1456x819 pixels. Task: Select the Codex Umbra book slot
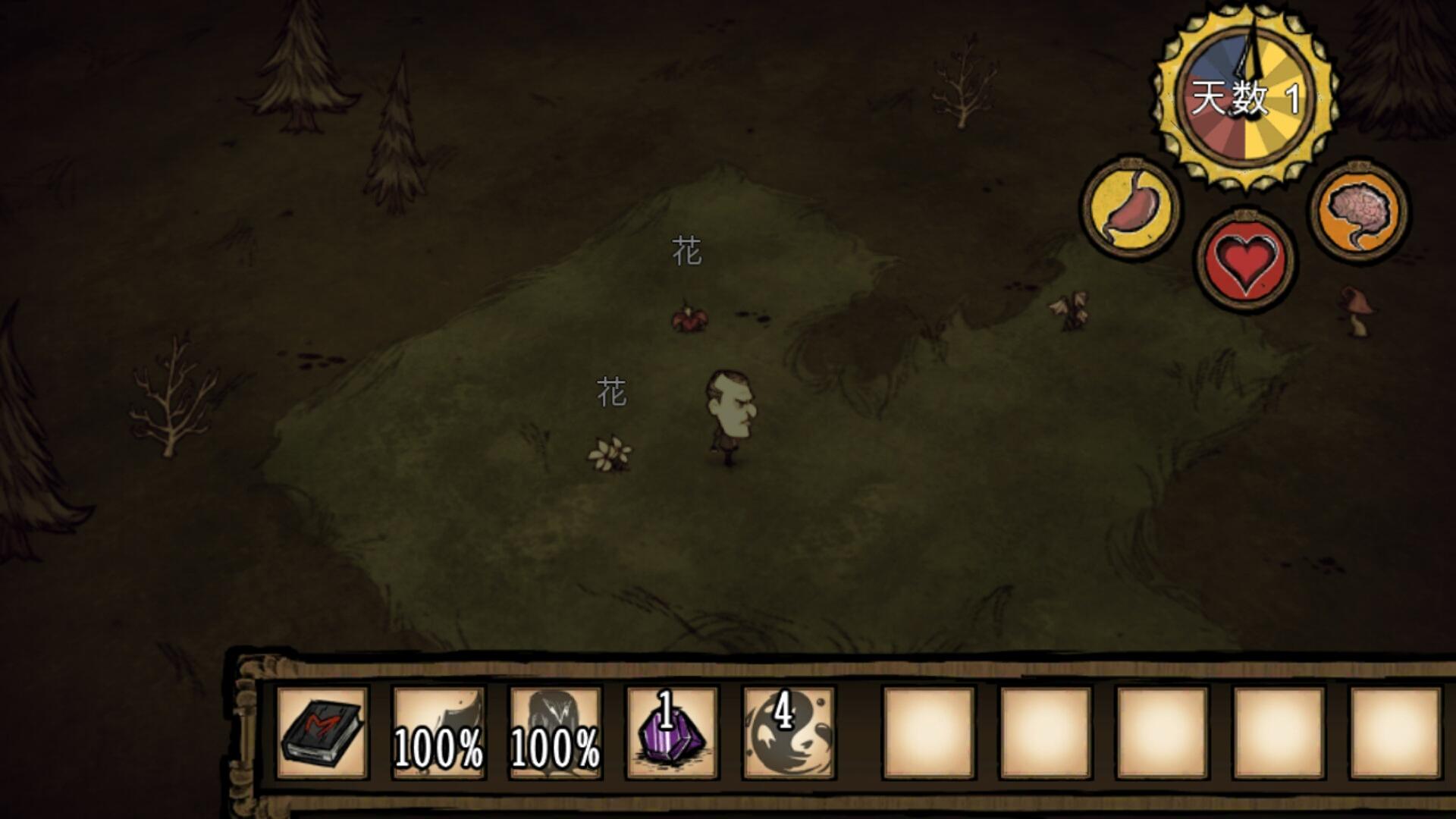coord(322,733)
